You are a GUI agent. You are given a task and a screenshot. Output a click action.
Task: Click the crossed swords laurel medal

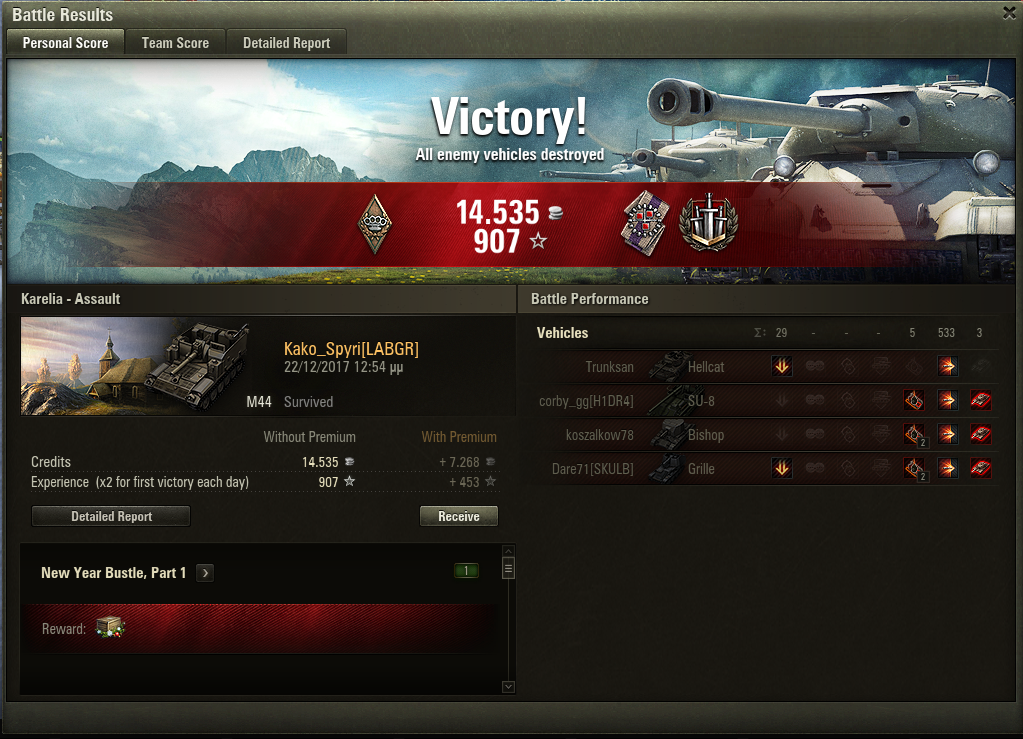(708, 223)
